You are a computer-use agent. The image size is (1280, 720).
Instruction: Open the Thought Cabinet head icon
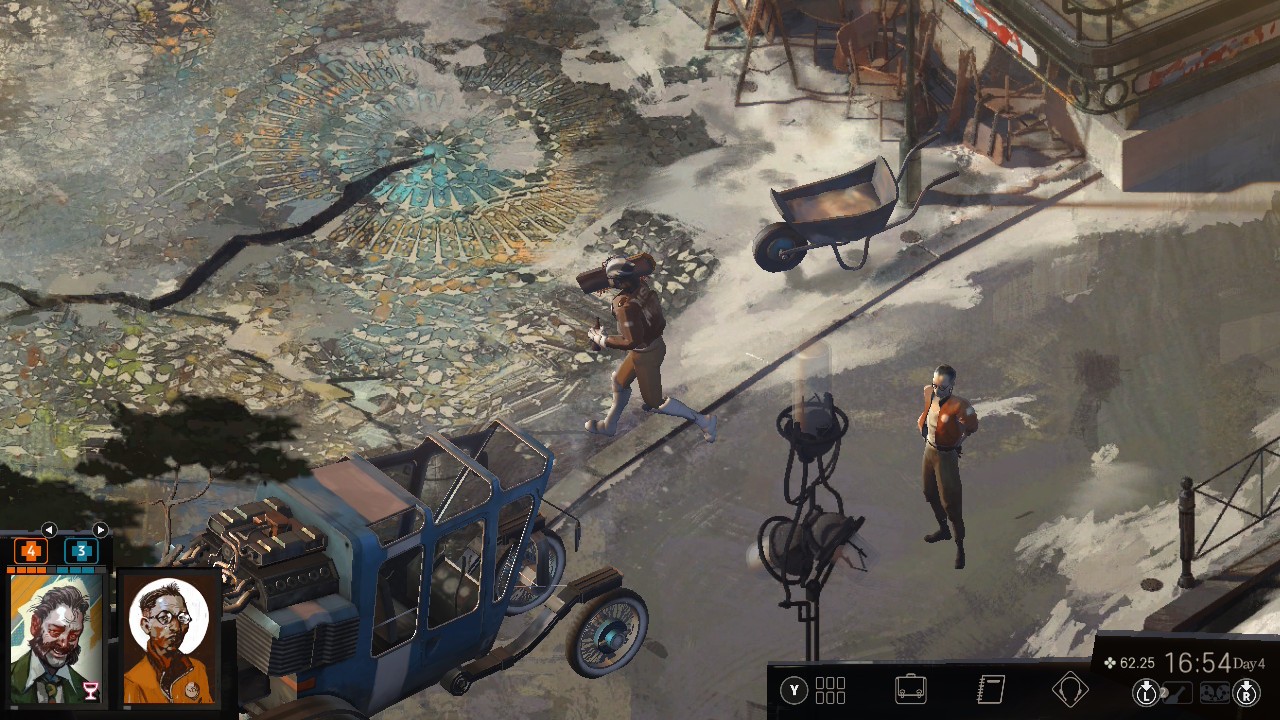tap(1070, 690)
